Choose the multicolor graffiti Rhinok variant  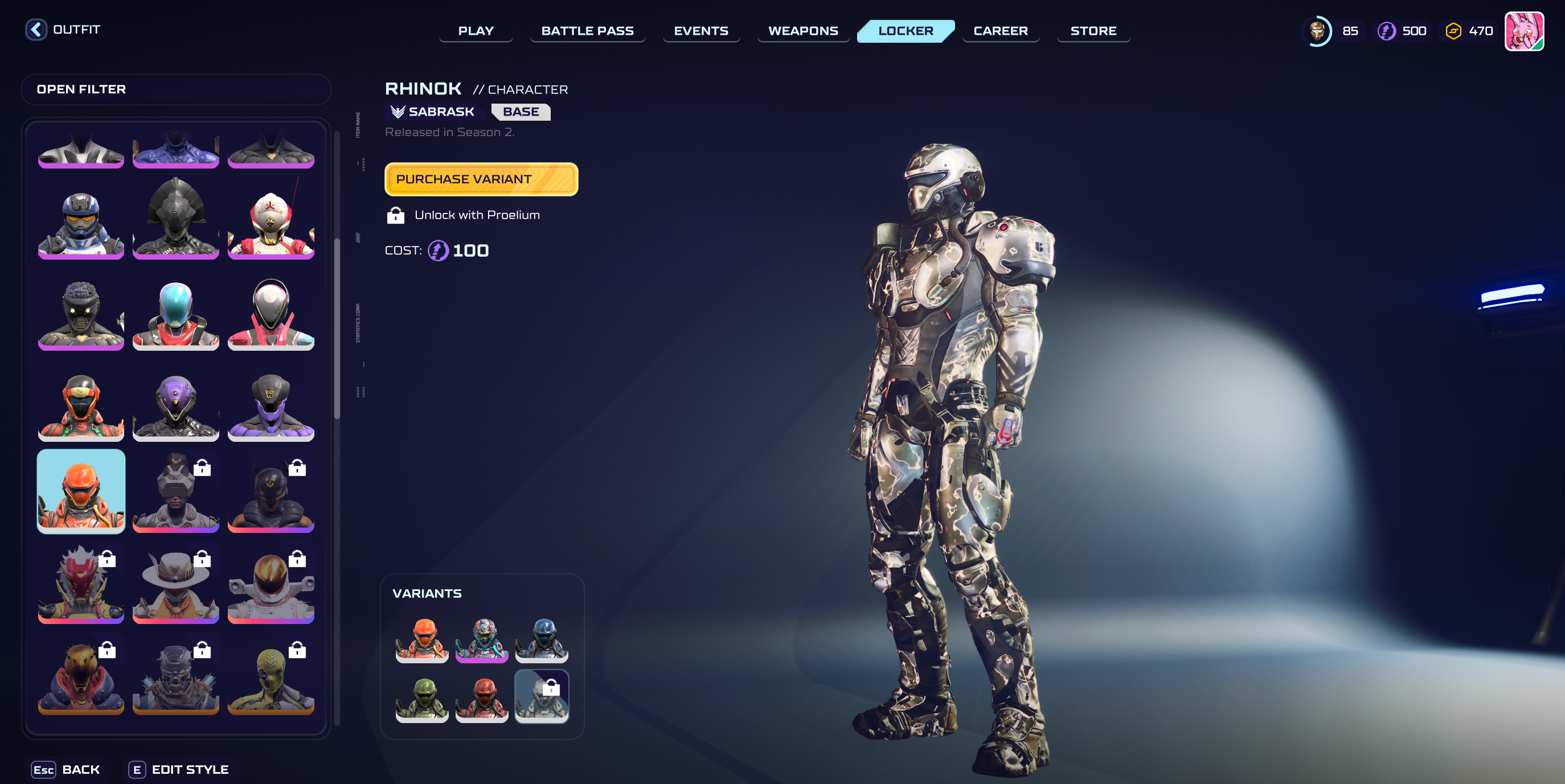pos(482,639)
